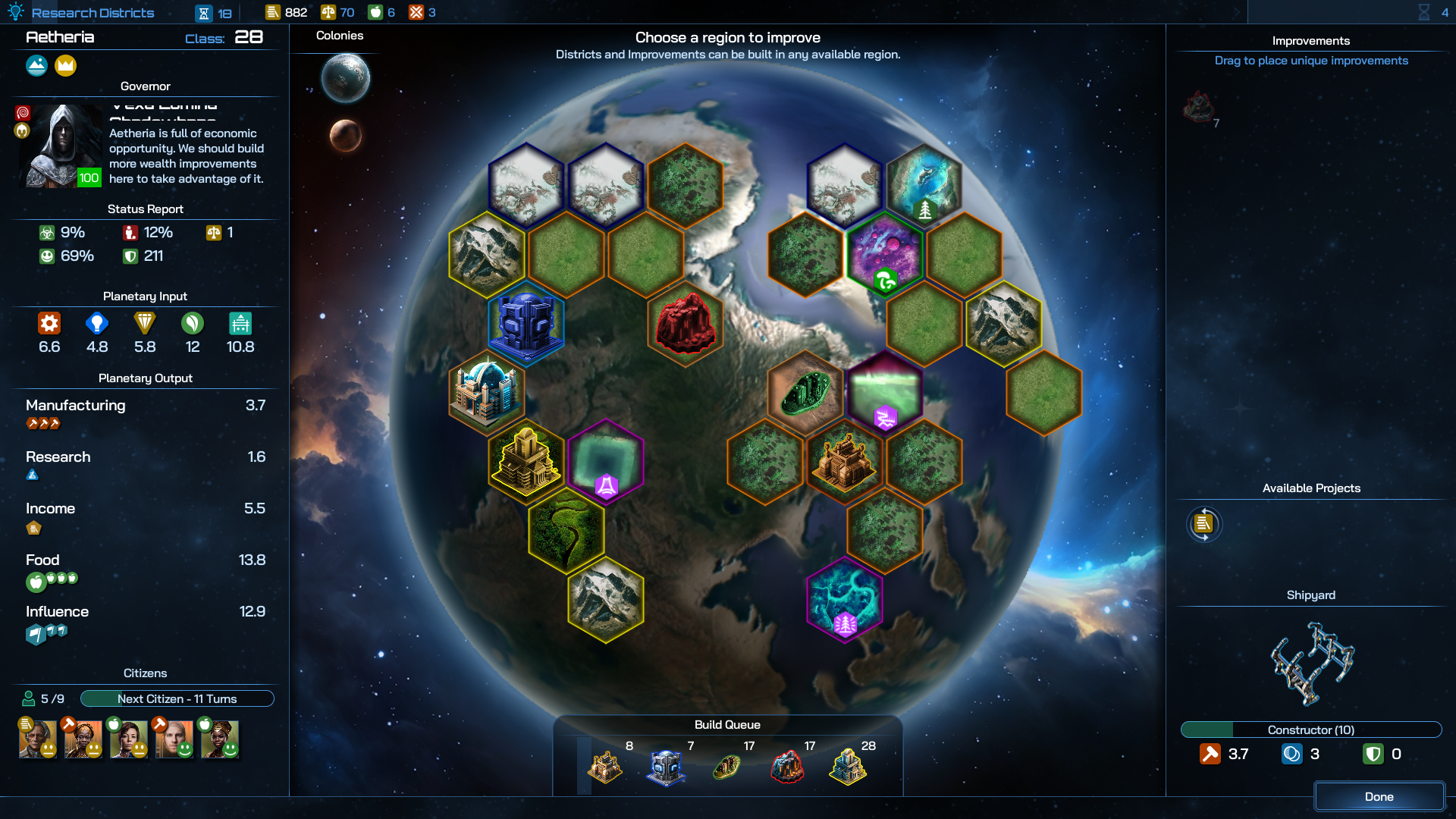The width and height of the screenshot is (1456, 819).
Task: Select the red crystal improvement in Improvements
Action: click(x=1199, y=108)
